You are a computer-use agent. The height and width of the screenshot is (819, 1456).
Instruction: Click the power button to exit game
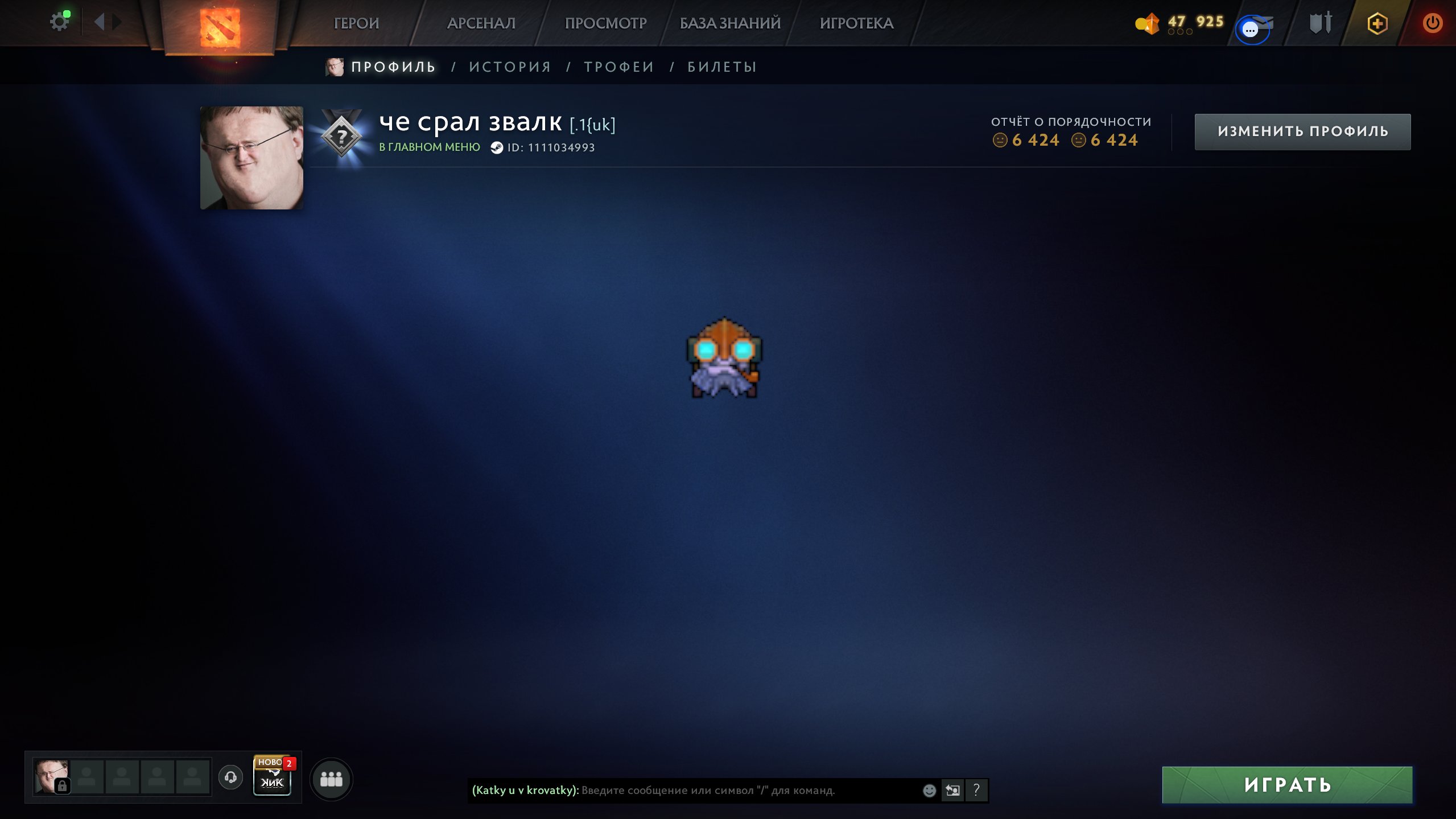pyautogui.click(x=1433, y=23)
